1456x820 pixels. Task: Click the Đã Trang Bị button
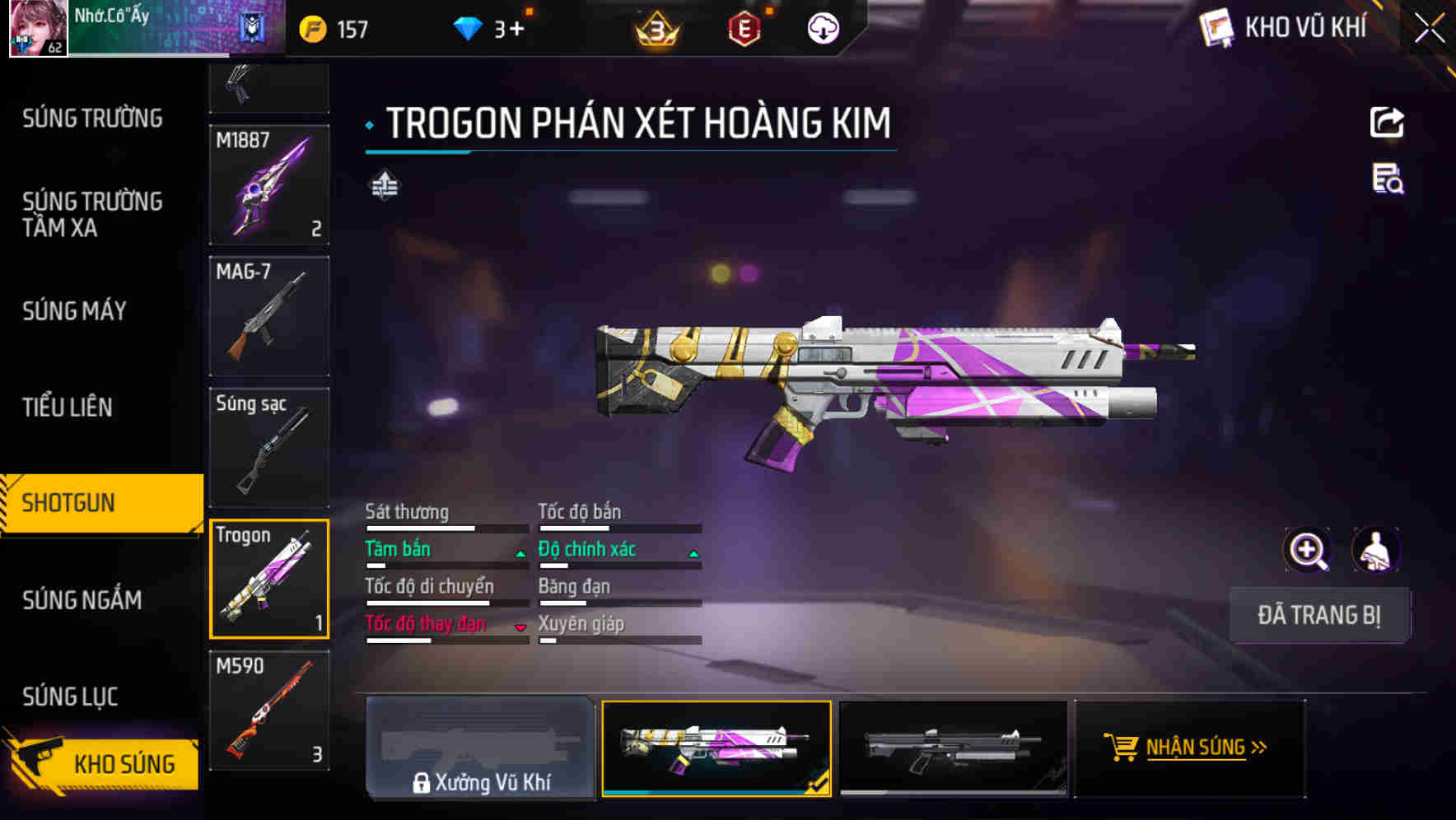(x=1318, y=615)
